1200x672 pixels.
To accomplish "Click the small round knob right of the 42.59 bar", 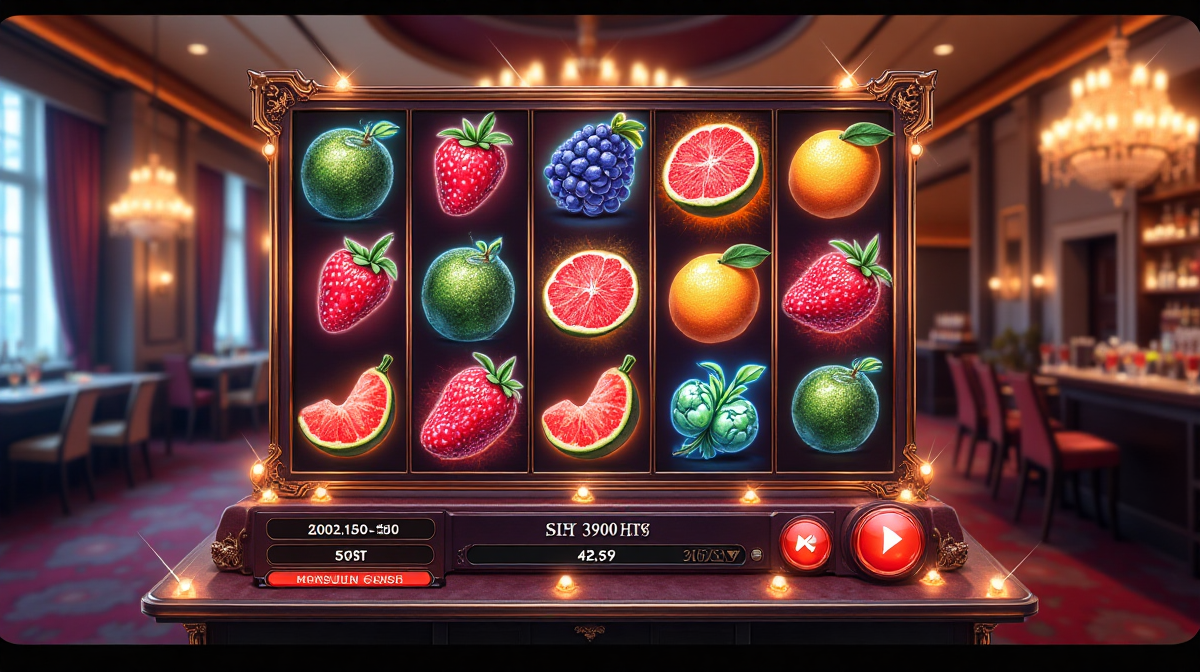I will click(x=757, y=554).
